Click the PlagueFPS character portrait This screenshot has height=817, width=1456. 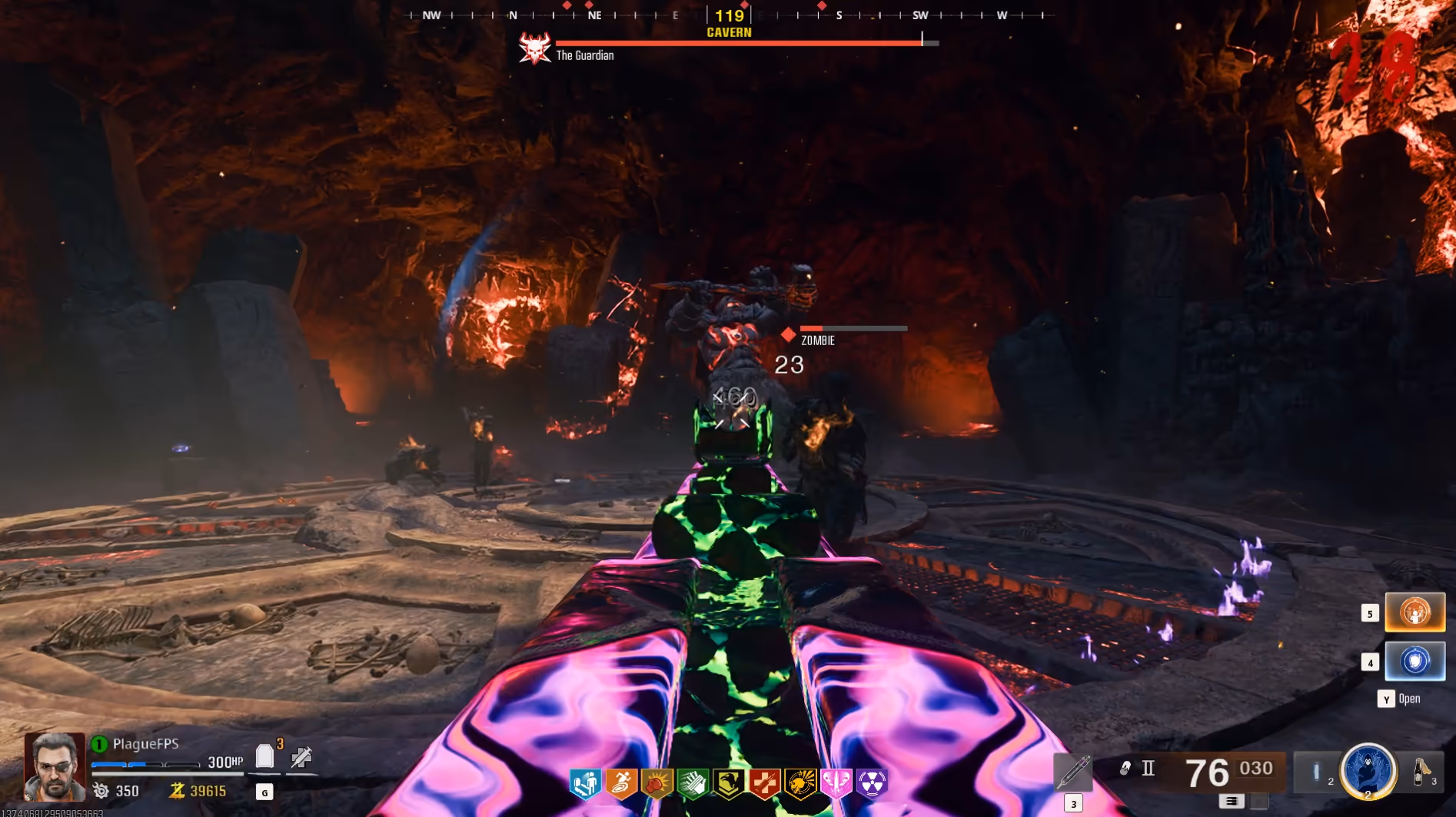pos(54,766)
